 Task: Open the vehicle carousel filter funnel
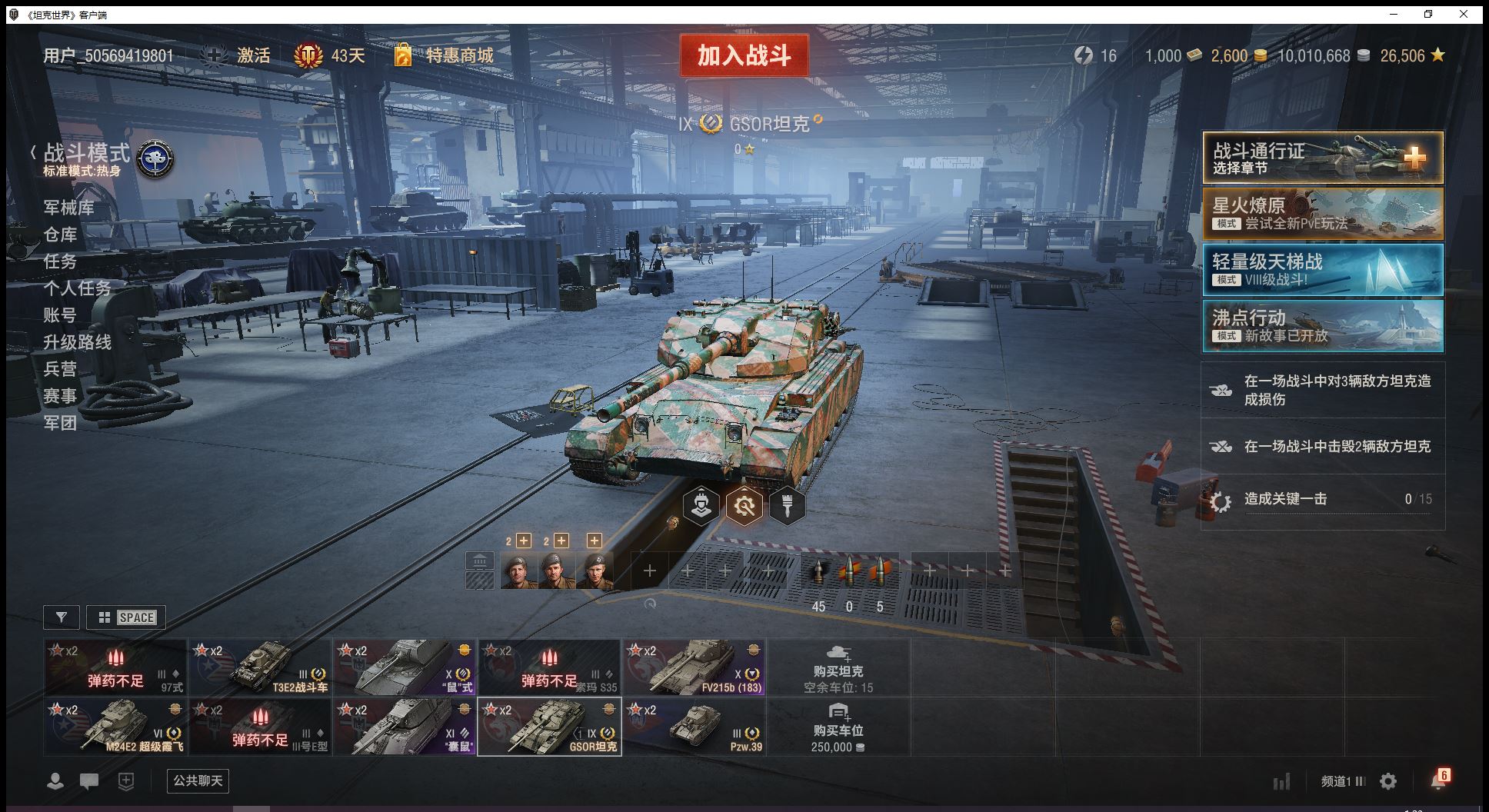coord(62,617)
